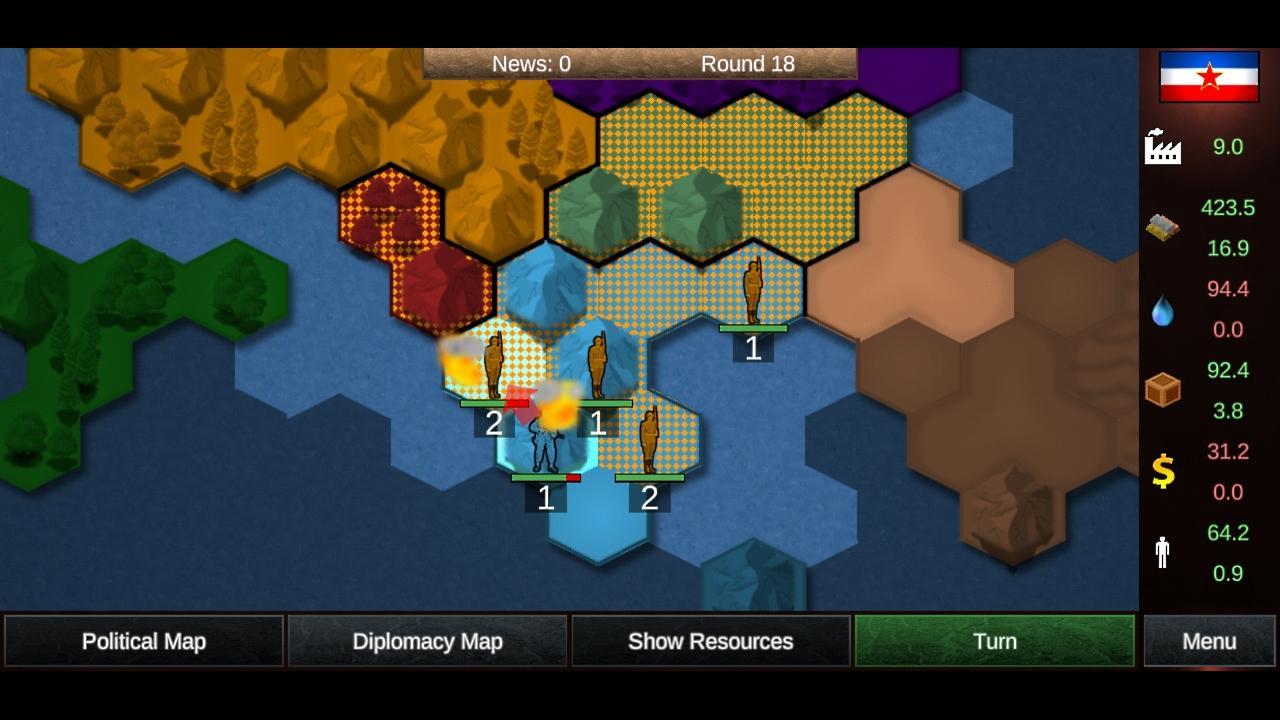
Task: Select the burning unit in the cyan hex
Action: click(546, 450)
